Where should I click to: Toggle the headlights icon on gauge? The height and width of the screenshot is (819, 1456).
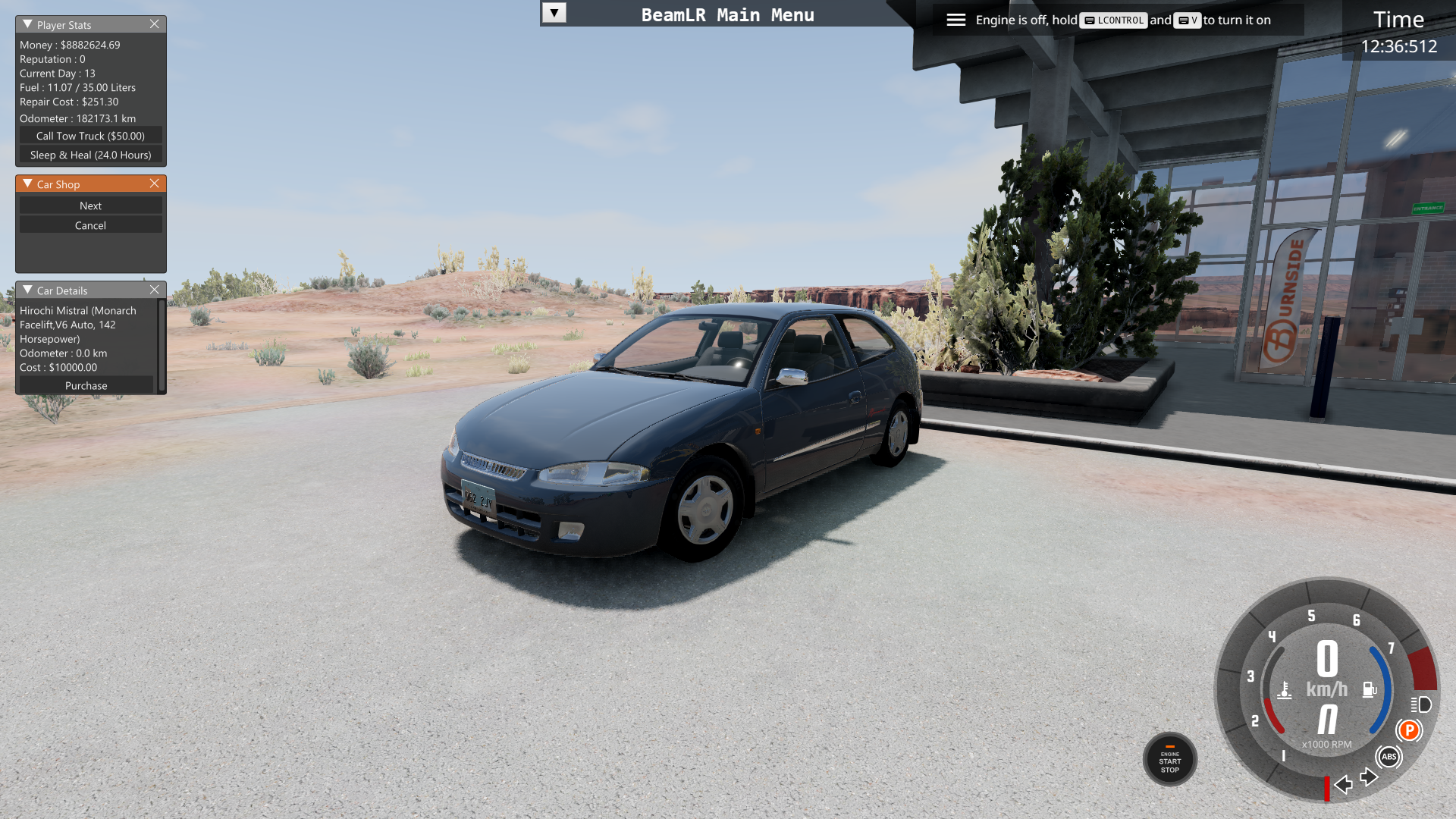click(x=1421, y=704)
